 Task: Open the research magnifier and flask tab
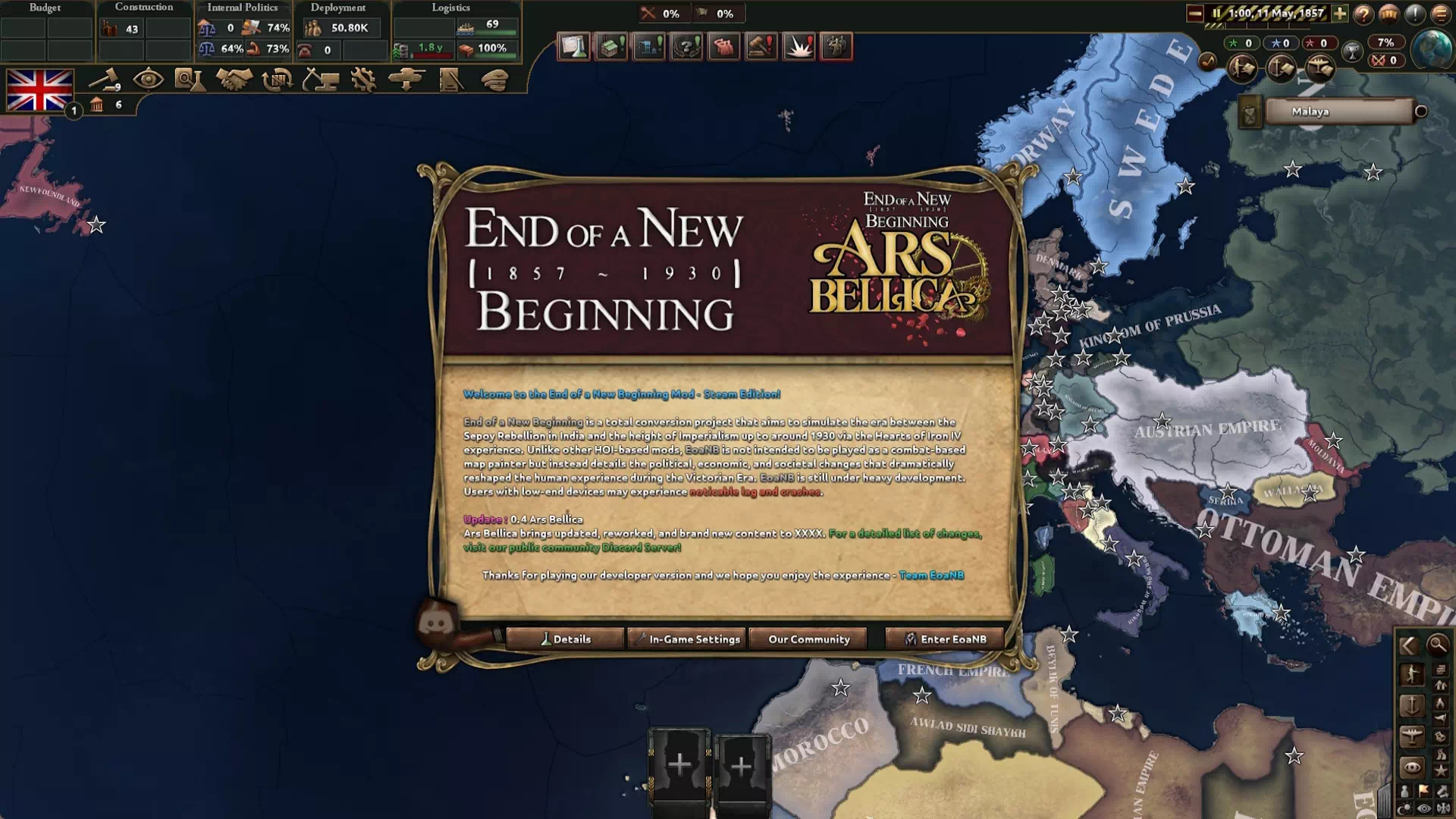pos(189,80)
